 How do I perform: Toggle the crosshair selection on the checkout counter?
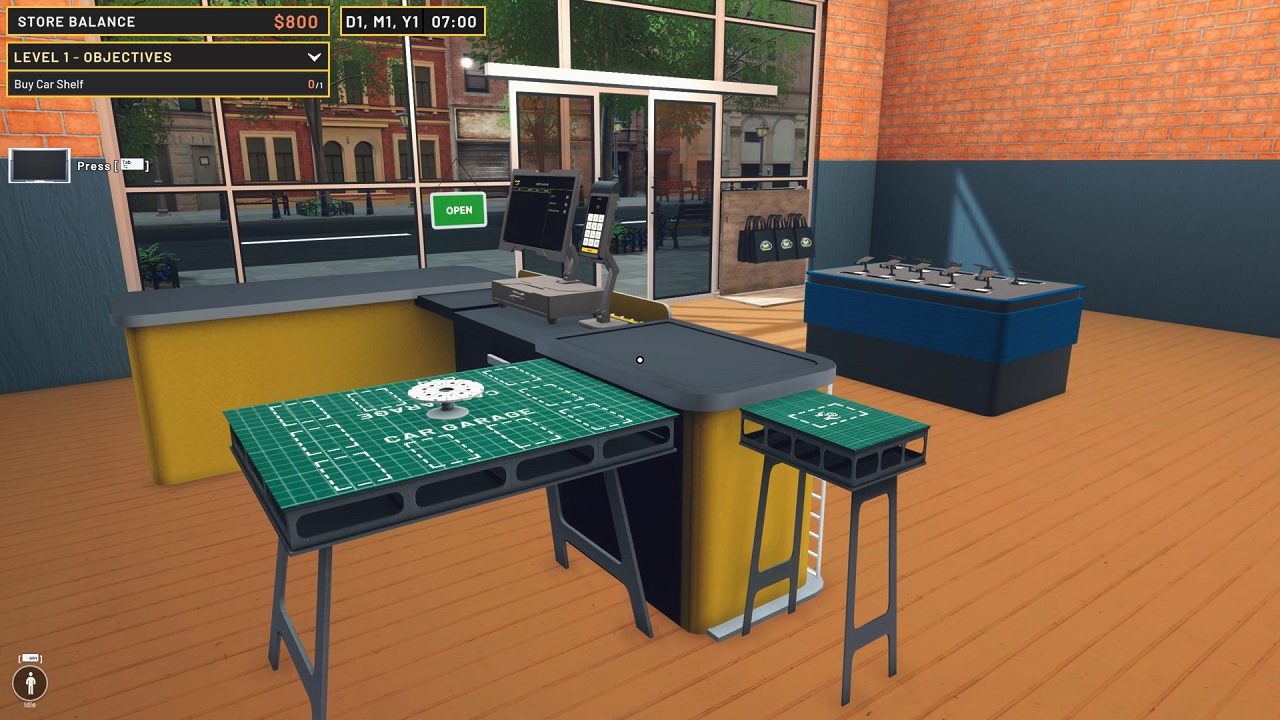638,358
